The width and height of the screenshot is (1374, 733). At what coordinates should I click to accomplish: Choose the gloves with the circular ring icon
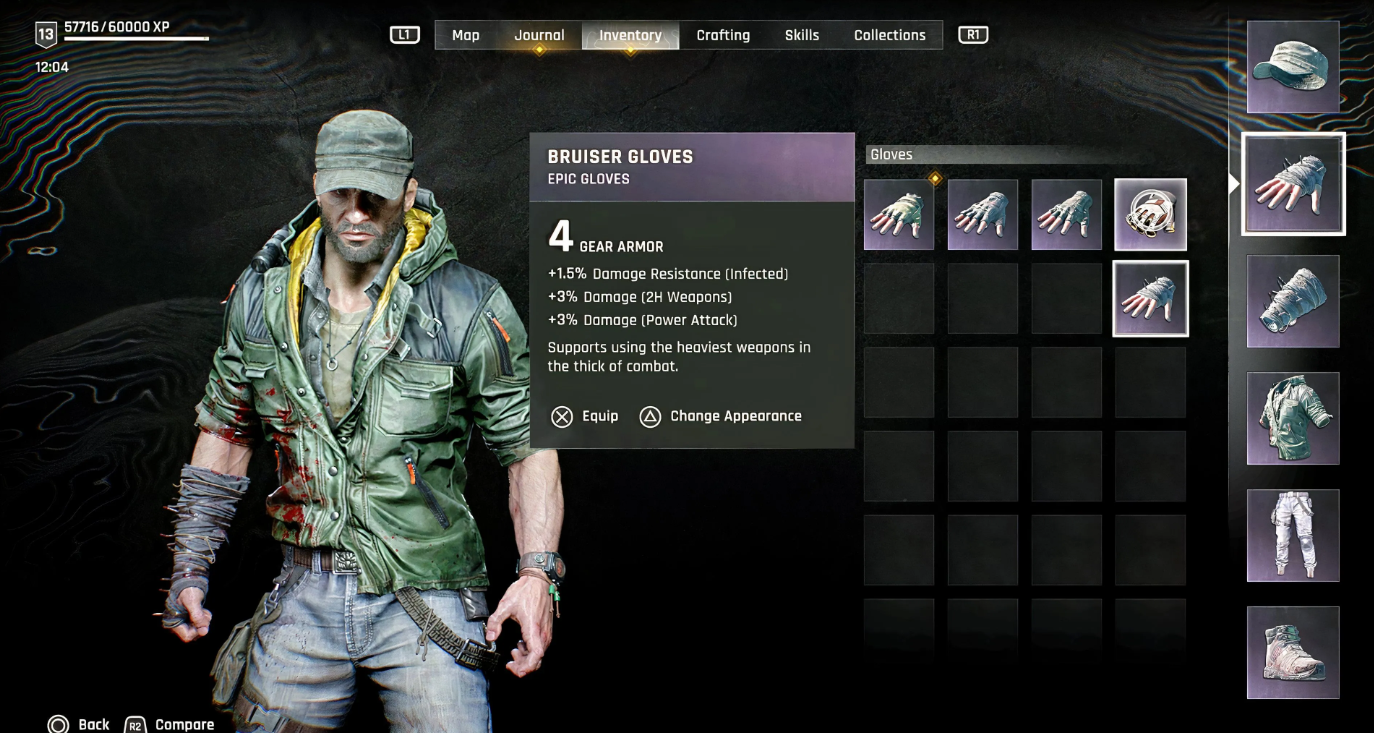pyautogui.click(x=1150, y=215)
